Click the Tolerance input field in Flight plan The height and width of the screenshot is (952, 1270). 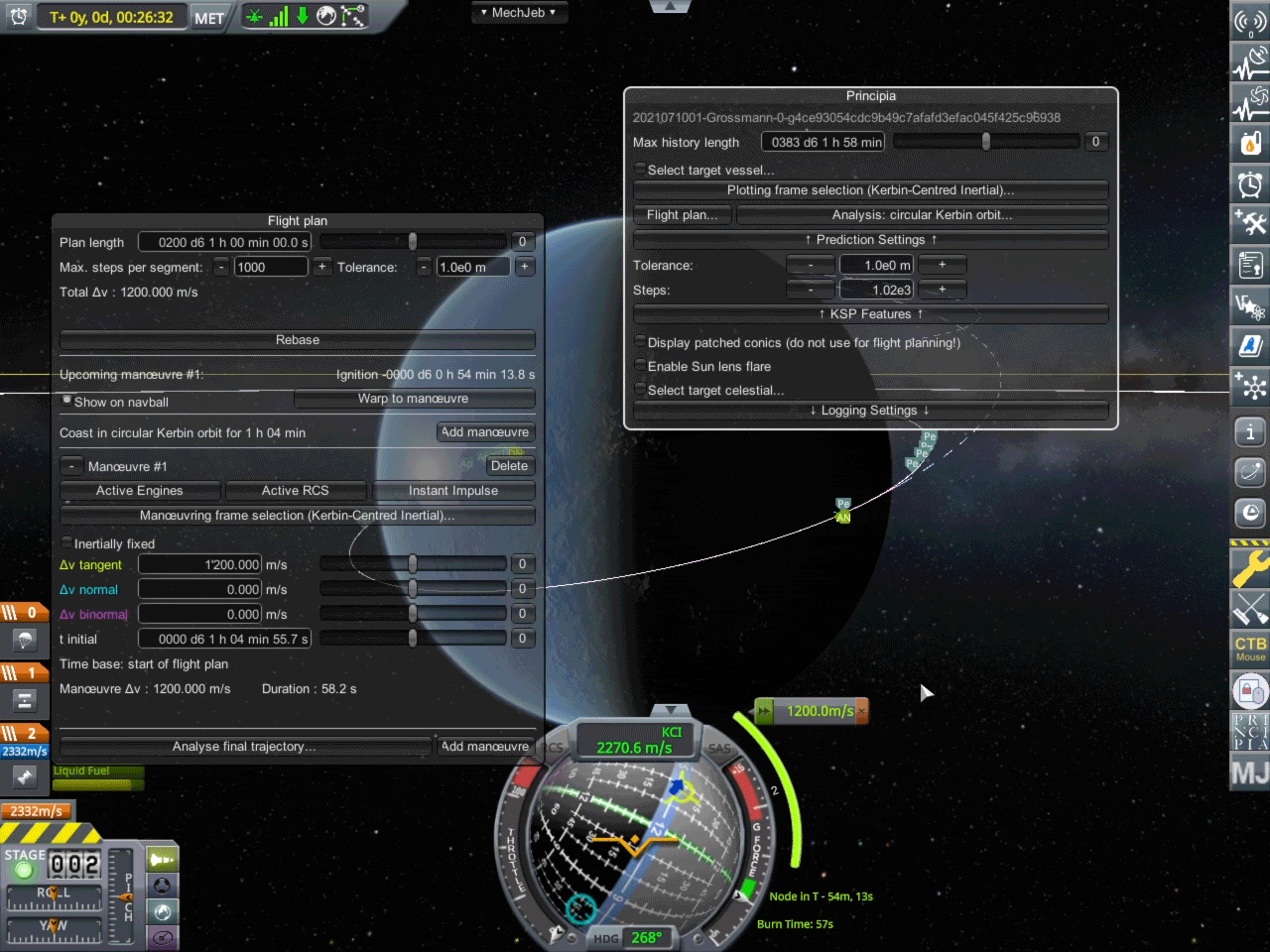[473, 266]
